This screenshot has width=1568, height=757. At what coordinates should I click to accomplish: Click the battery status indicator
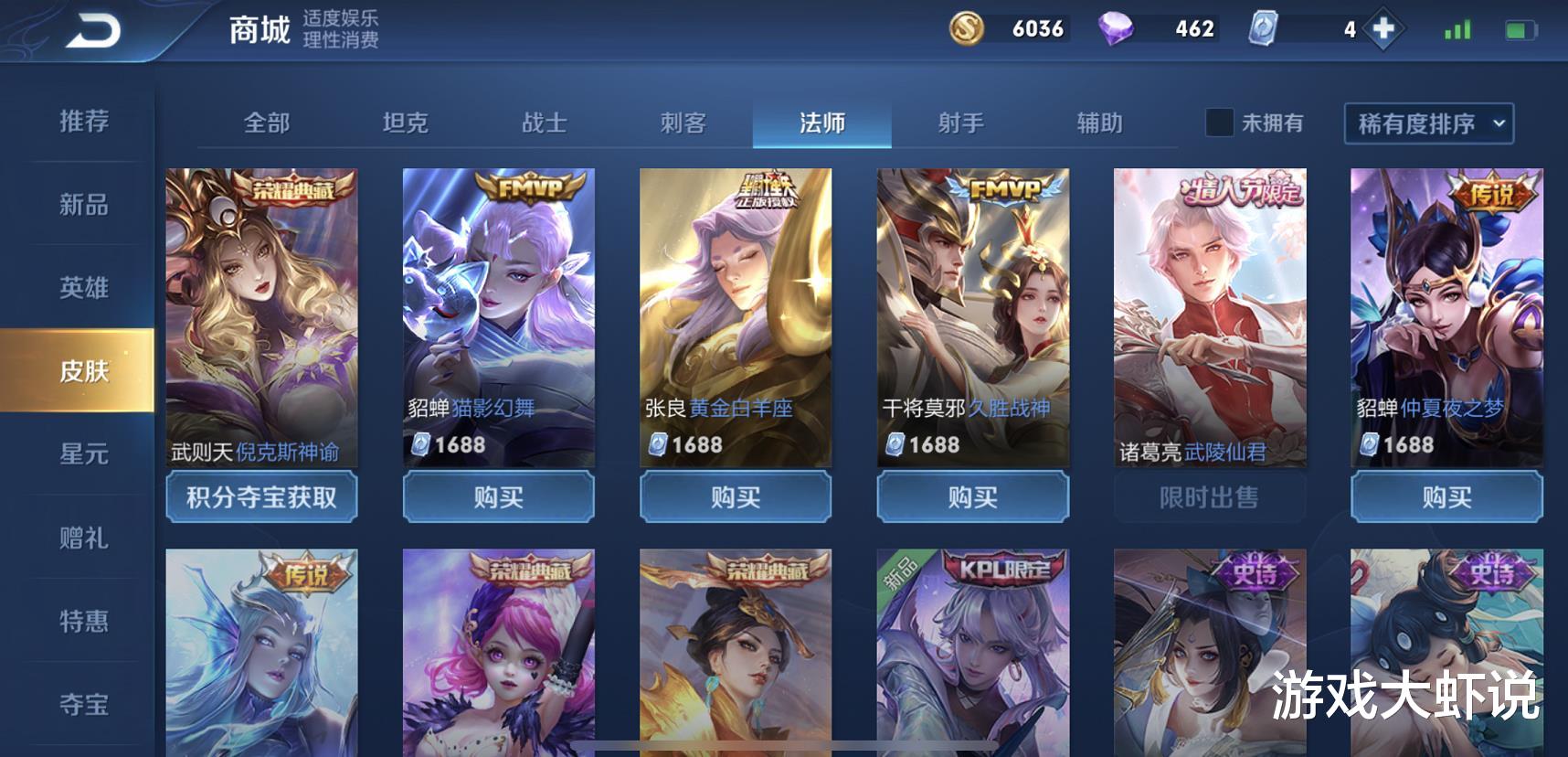coord(1522,30)
